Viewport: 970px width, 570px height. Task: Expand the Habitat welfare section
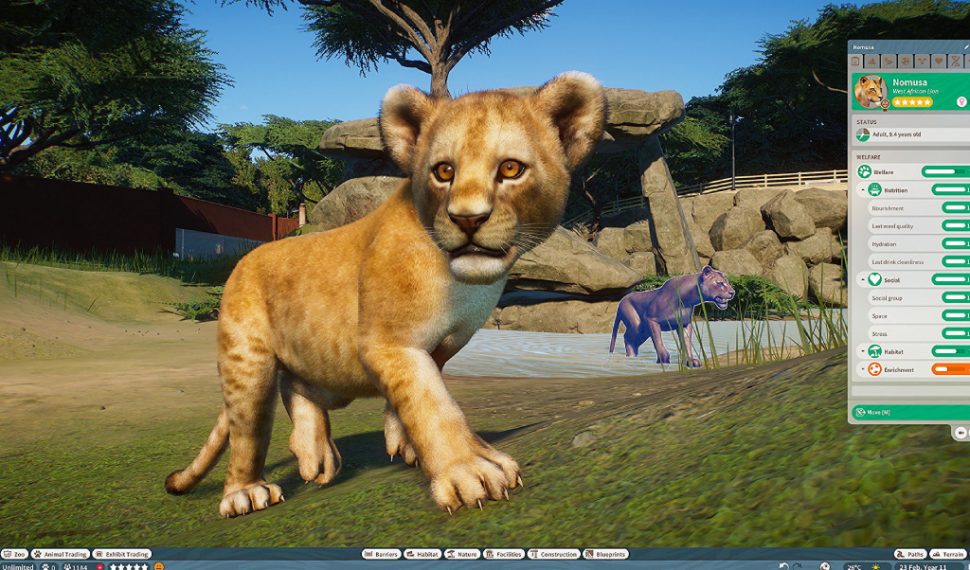coord(863,352)
